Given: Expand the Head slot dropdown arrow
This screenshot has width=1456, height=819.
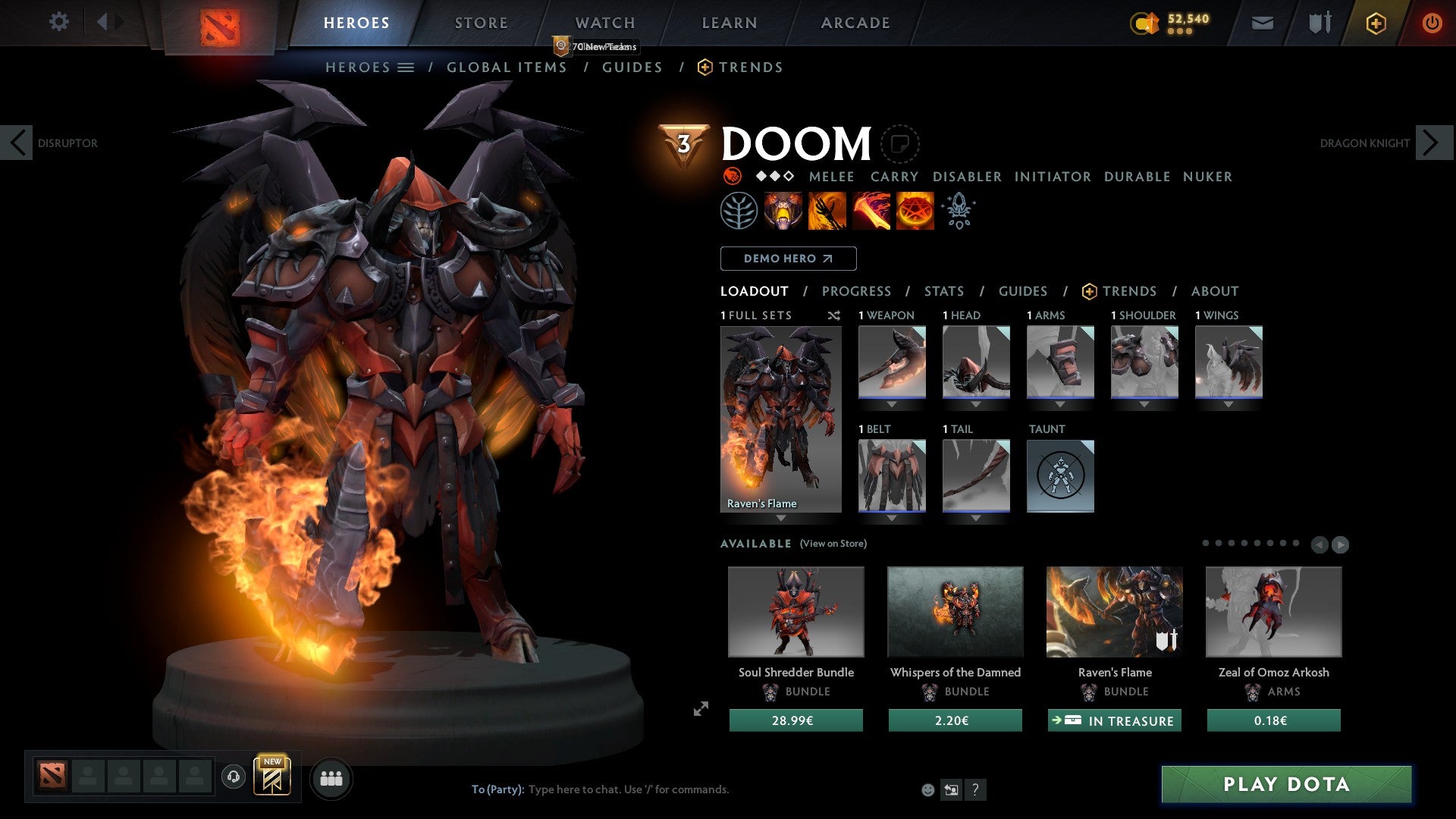Looking at the screenshot, I should click(x=977, y=404).
